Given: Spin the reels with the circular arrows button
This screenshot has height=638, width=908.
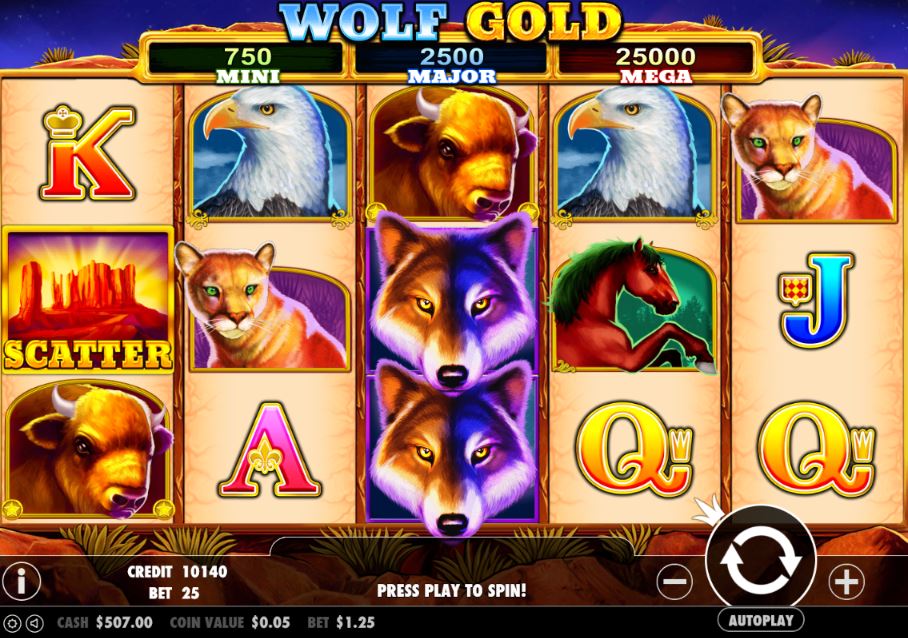Looking at the screenshot, I should [760, 562].
